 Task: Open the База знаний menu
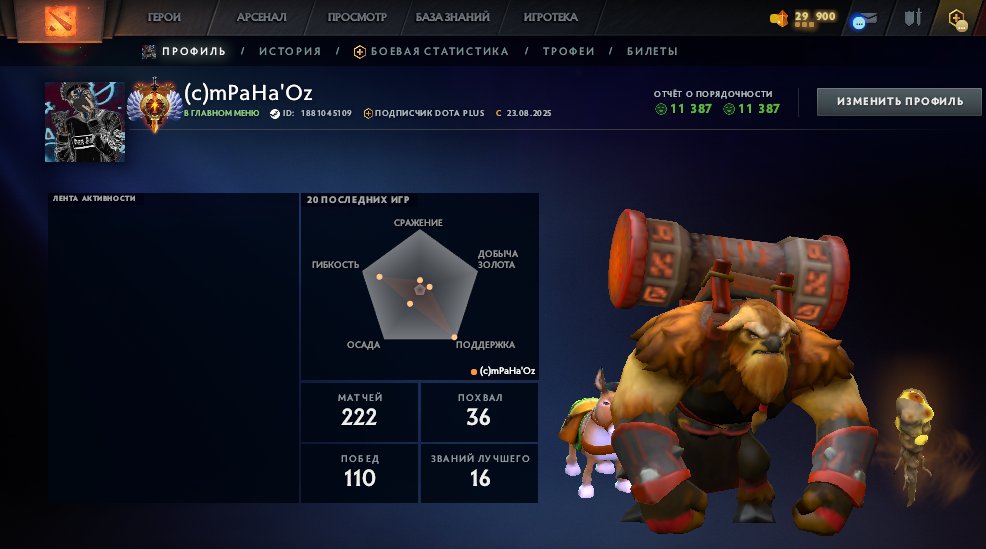pyautogui.click(x=452, y=17)
